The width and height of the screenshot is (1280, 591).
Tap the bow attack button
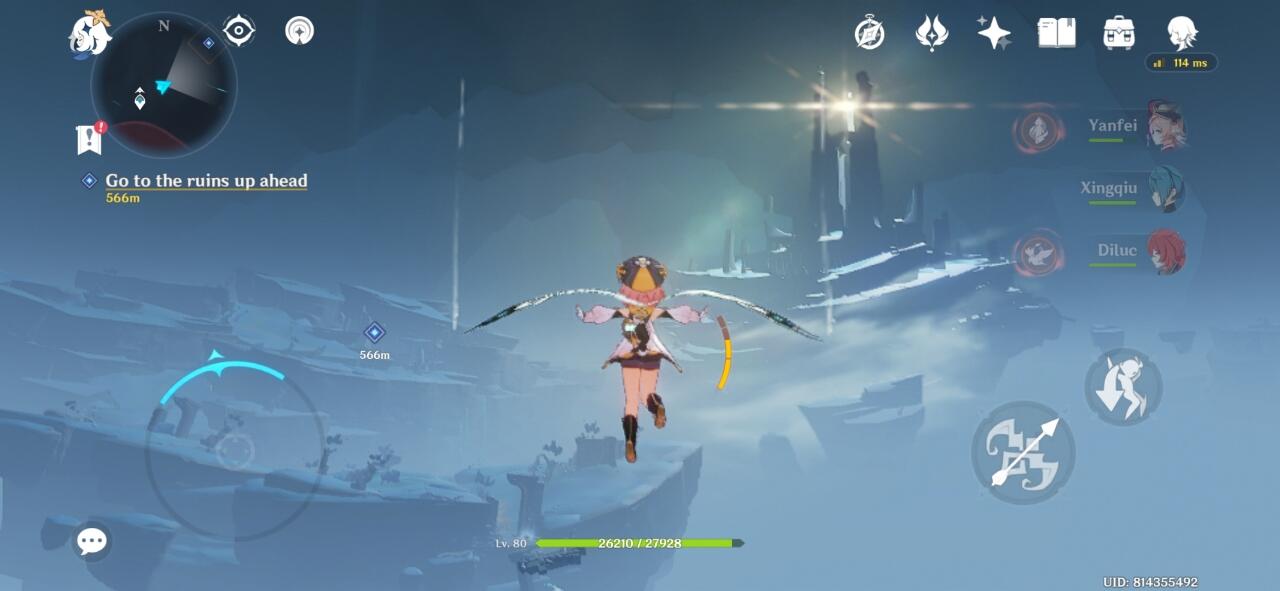1023,453
